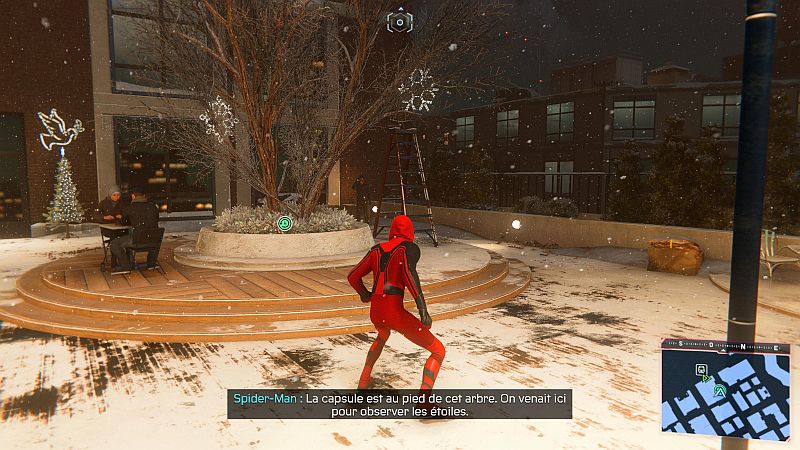Click the green objective marker at the tree
Image resolution: width=800 pixels, height=450 pixels.
pos(285,224)
